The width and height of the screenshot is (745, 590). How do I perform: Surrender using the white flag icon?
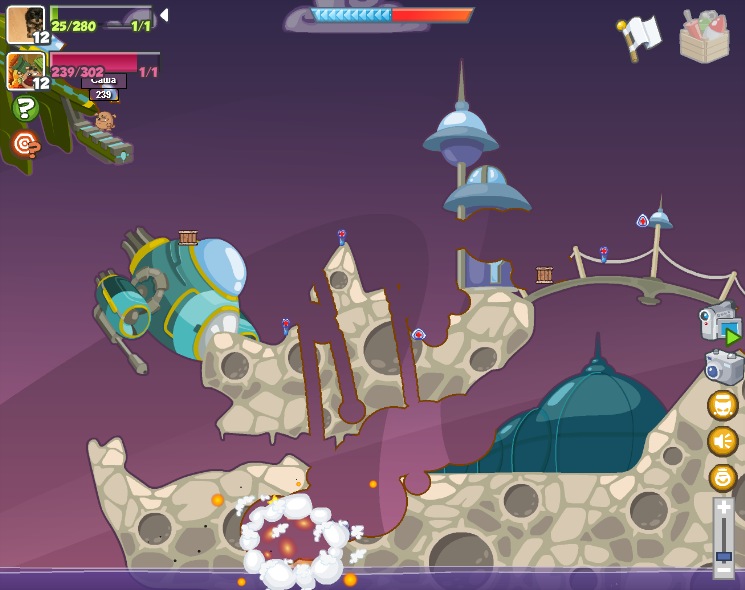click(640, 36)
